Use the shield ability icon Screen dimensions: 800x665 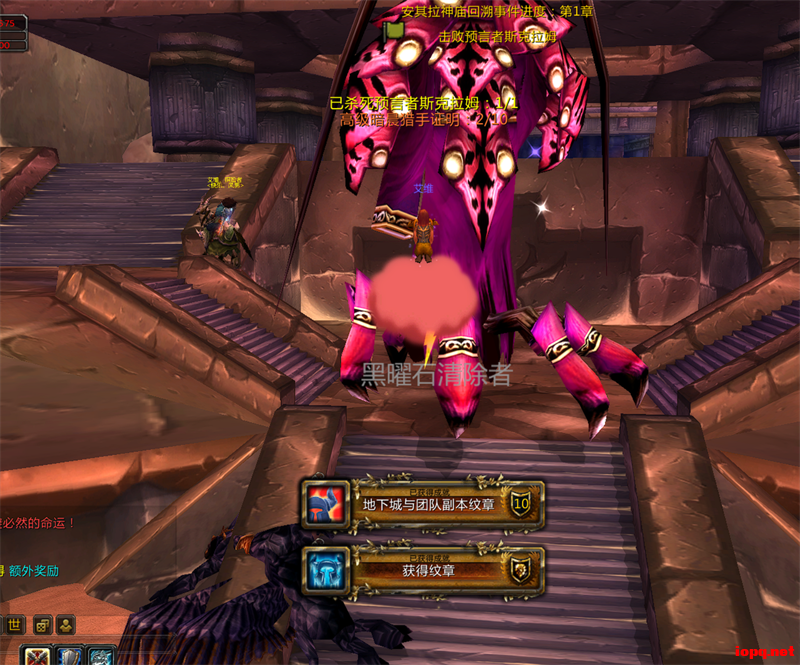coord(69,656)
